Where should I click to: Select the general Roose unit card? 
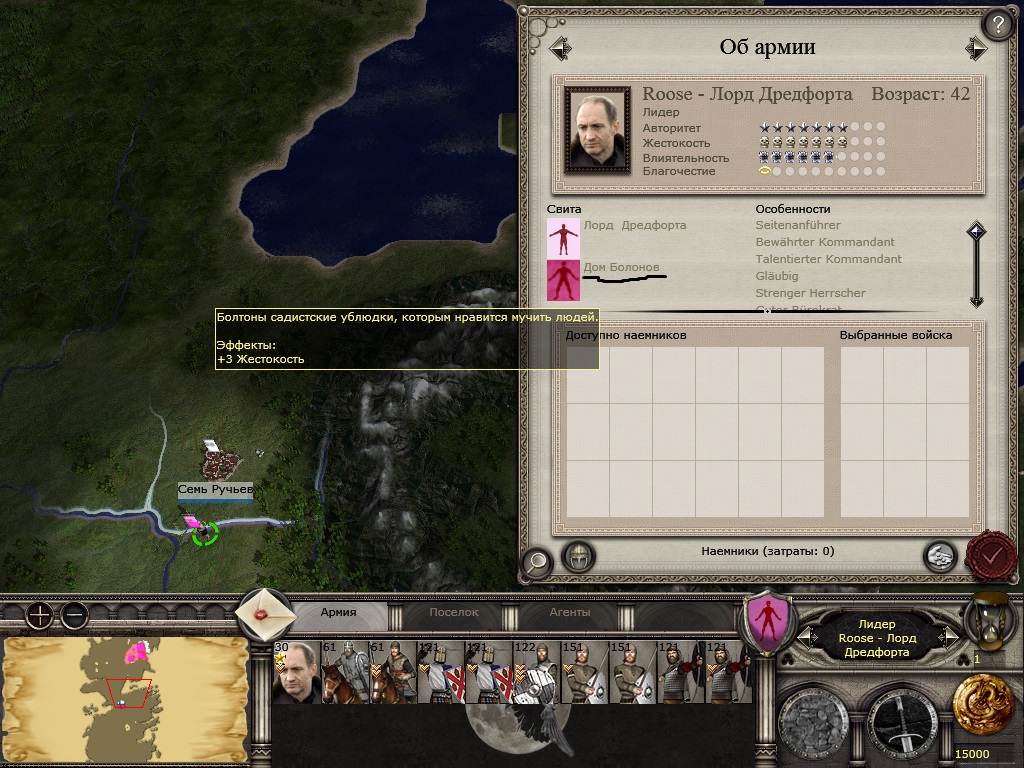[x=296, y=673]
